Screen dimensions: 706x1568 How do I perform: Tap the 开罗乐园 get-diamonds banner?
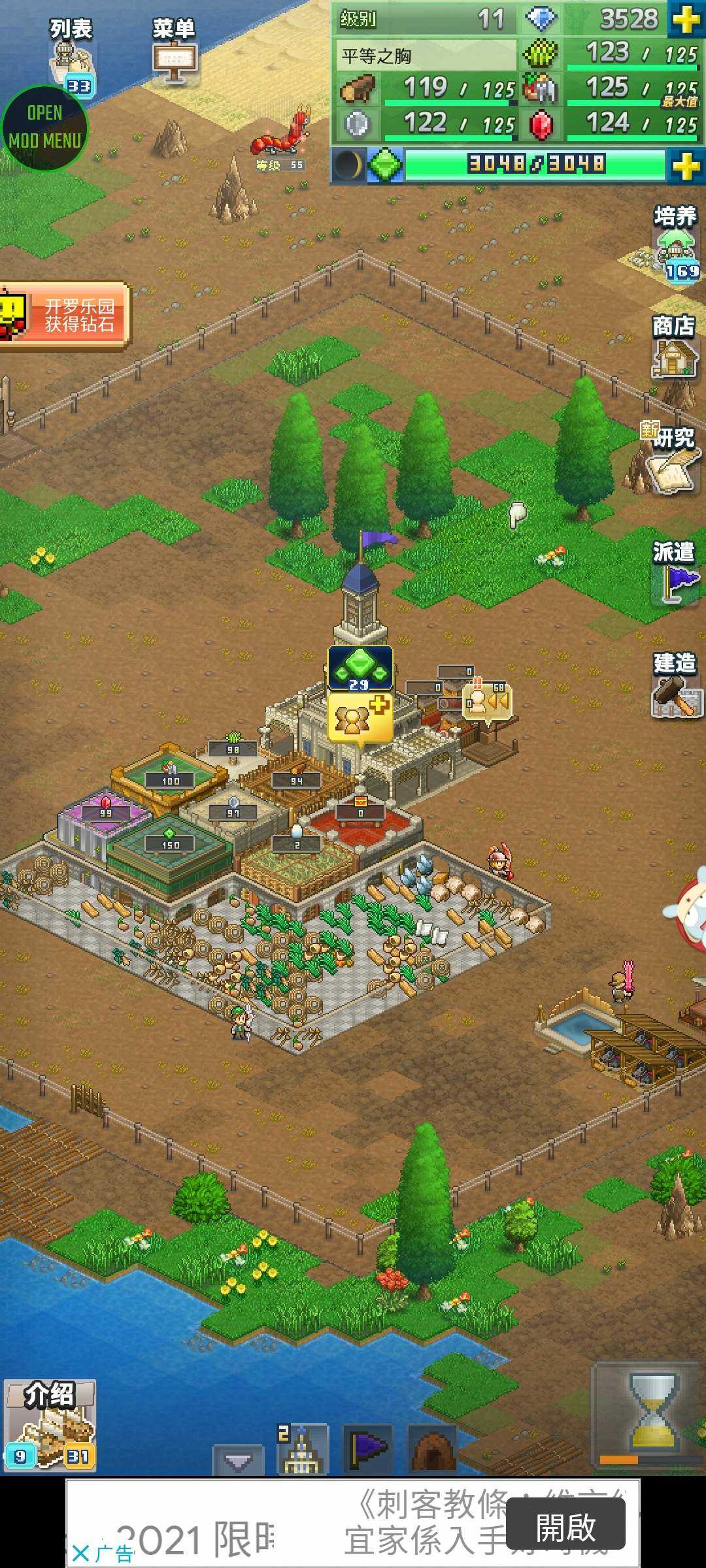click(x=65, y=315)
